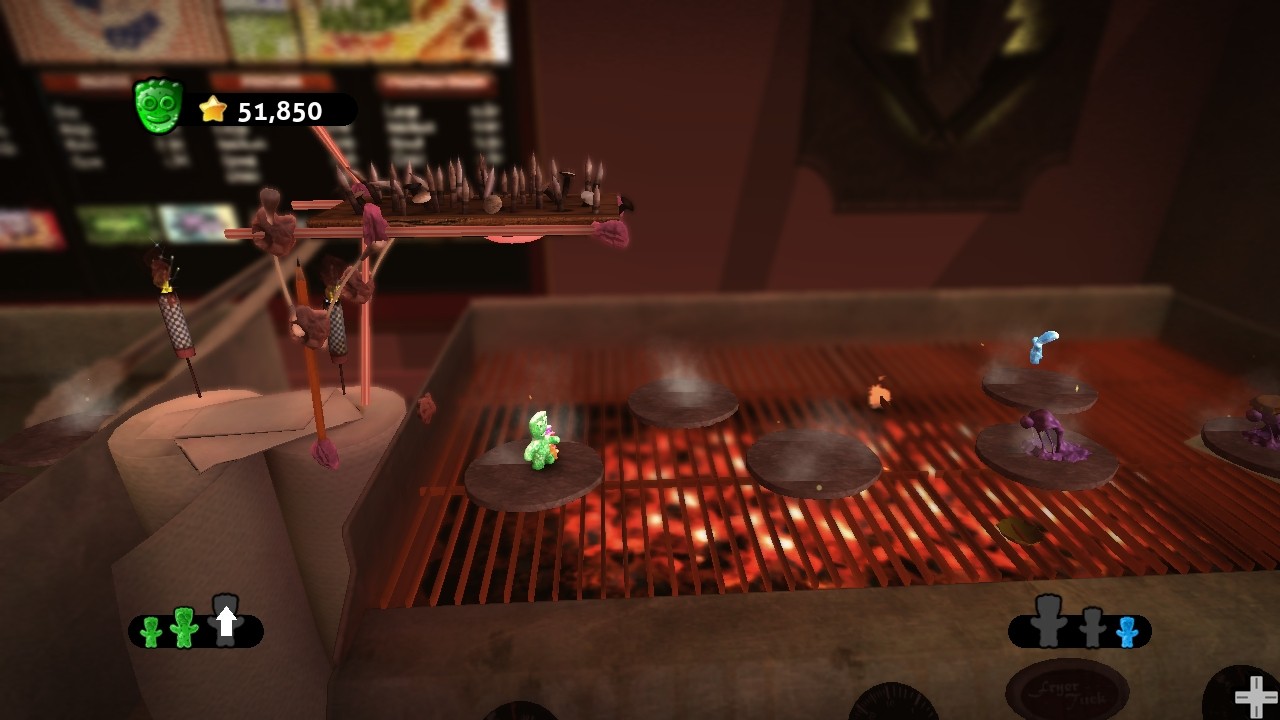The height and width of the screenshot is (720, 1280).
Task: Select the small green gummy size icon
Action: 151,632
